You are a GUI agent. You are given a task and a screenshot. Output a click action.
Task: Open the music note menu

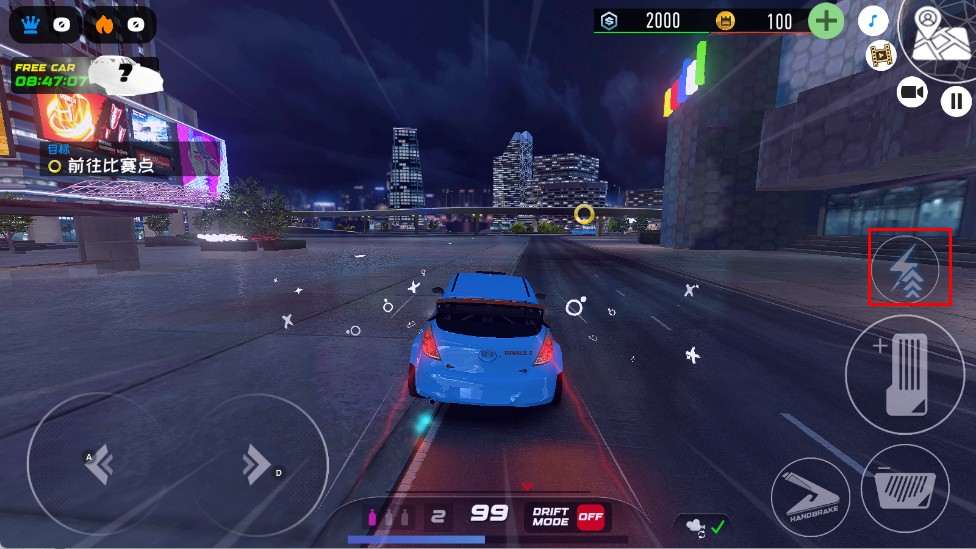coord(873,21)
